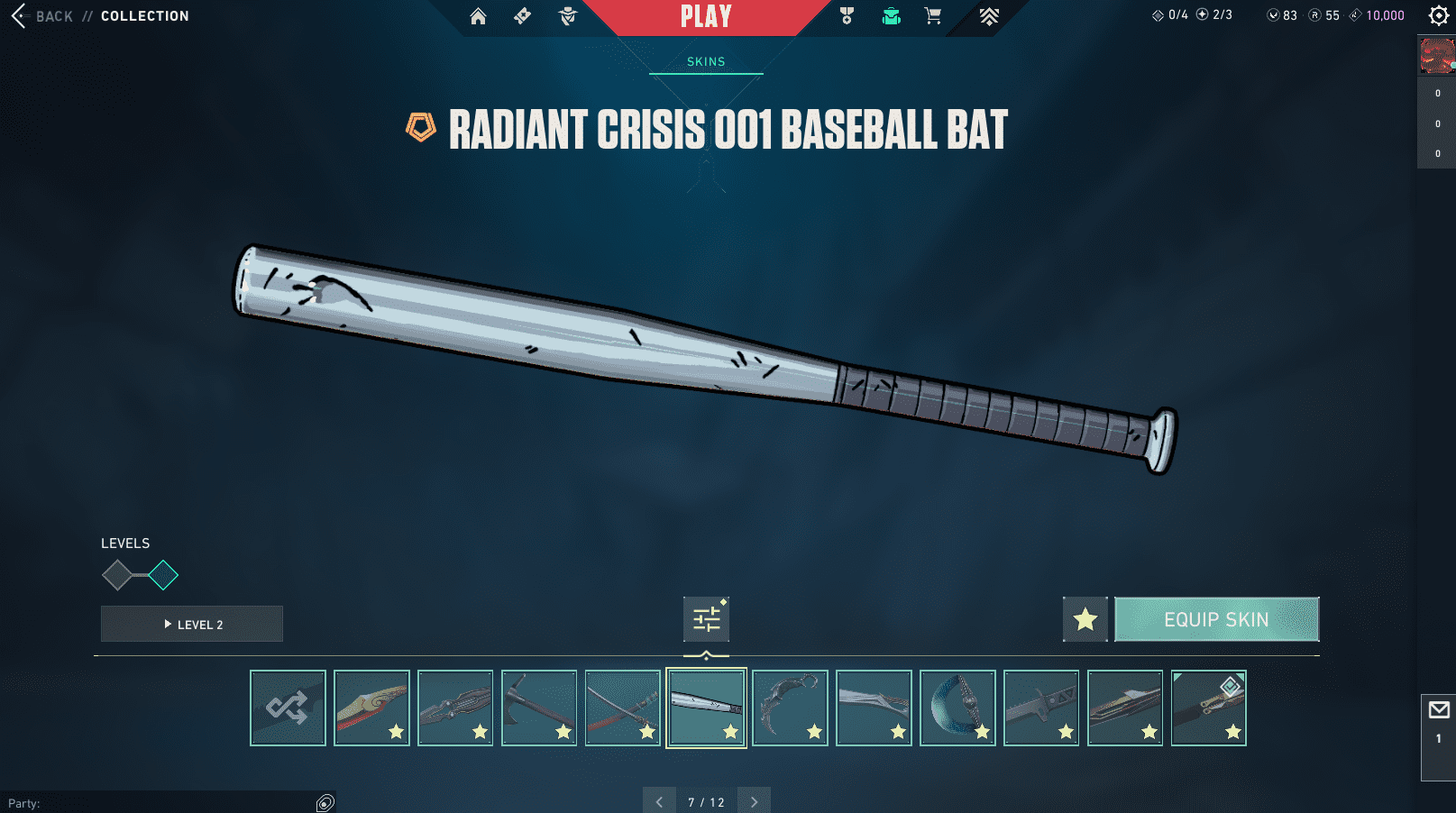Click the red PLAY button
1456x813 pixels.
tap(706, 16)
